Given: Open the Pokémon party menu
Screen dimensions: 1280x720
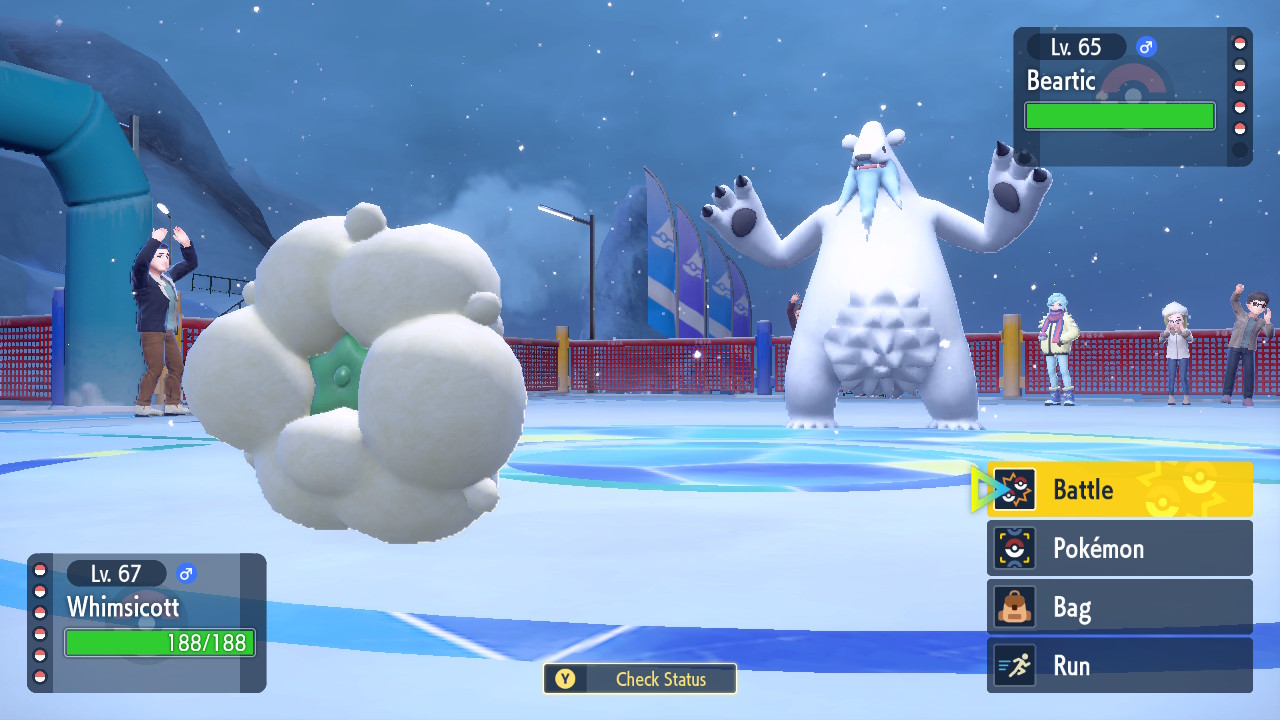Looking at the screenshot, I should [1119, 548].
